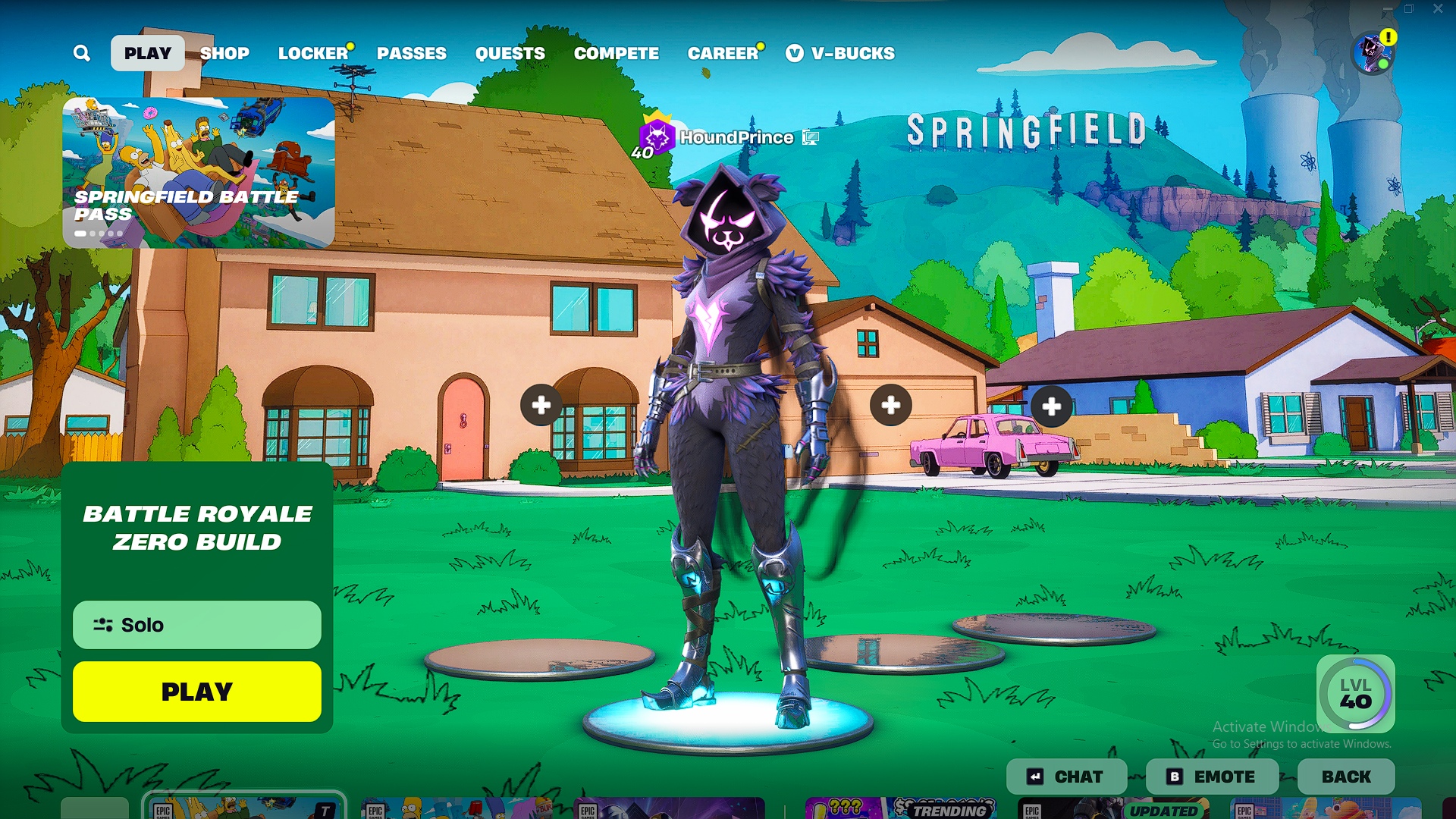Open the search magnifier
Screen dimensions: 1456x819
click(x=82, y=53)
